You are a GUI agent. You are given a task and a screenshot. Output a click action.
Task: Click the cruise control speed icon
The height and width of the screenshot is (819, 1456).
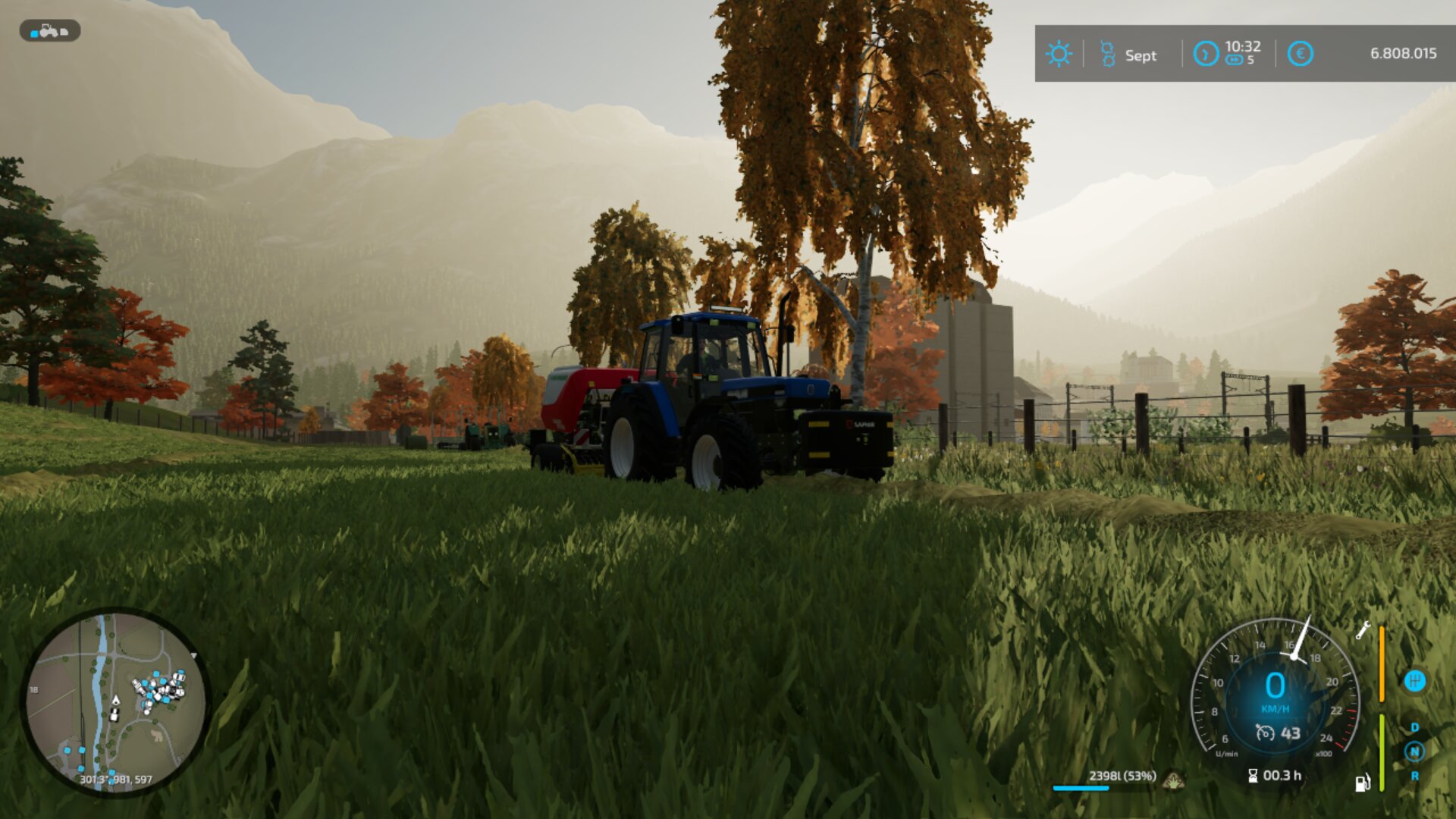click(x=1264, y=733)
